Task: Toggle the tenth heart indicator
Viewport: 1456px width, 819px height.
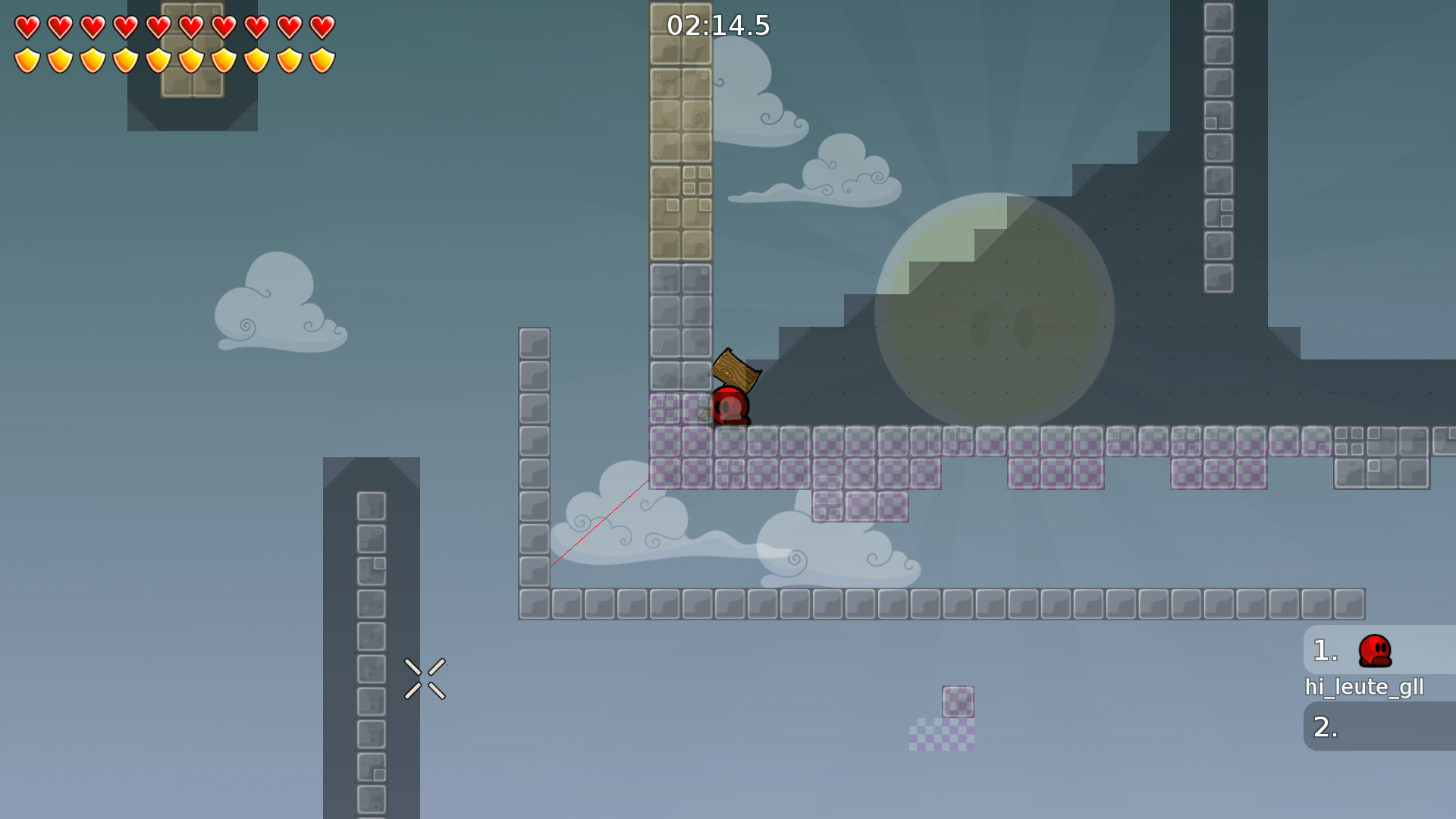Action: point(322,27)
